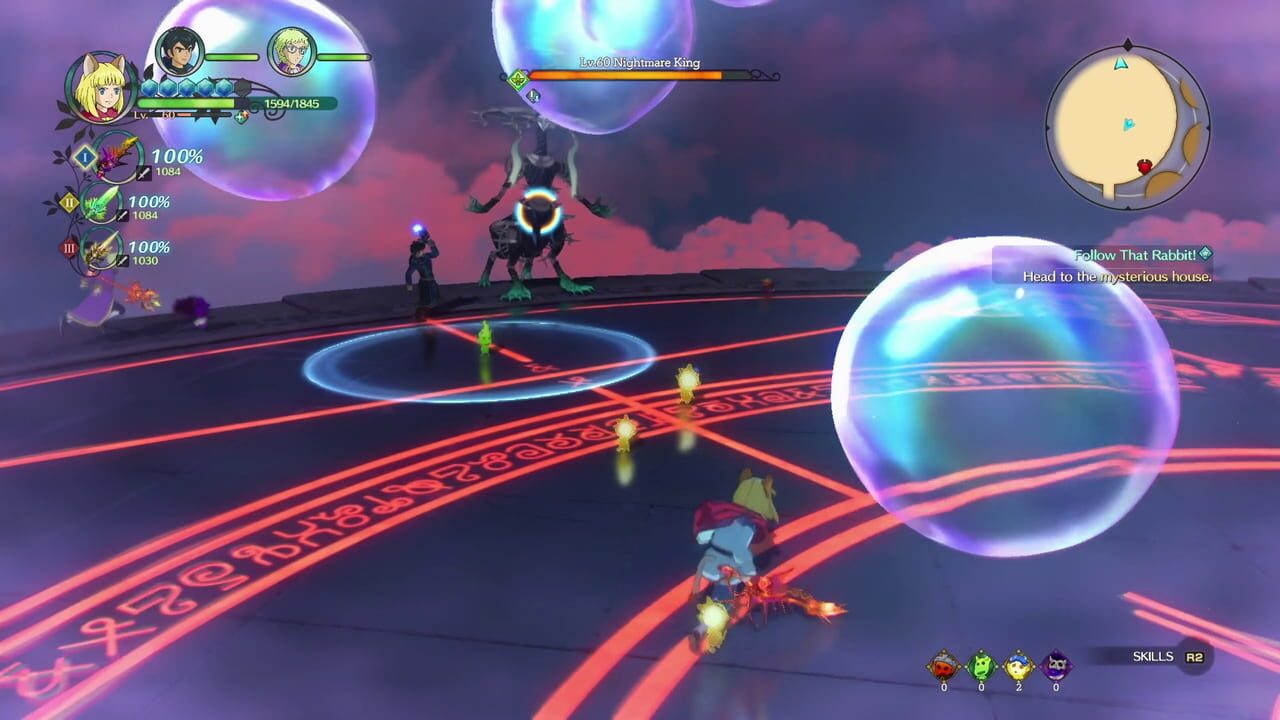Click the red Higgledy icon
The width and height of the screenshot is (1280, 720).
tap(944, 665)
